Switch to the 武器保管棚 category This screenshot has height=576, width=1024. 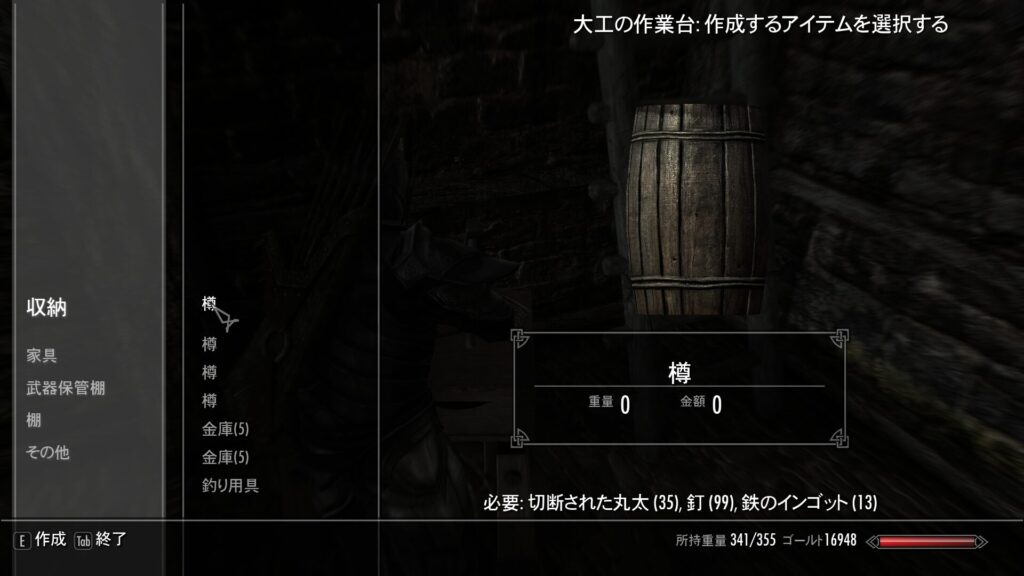(x=65, y=388)
